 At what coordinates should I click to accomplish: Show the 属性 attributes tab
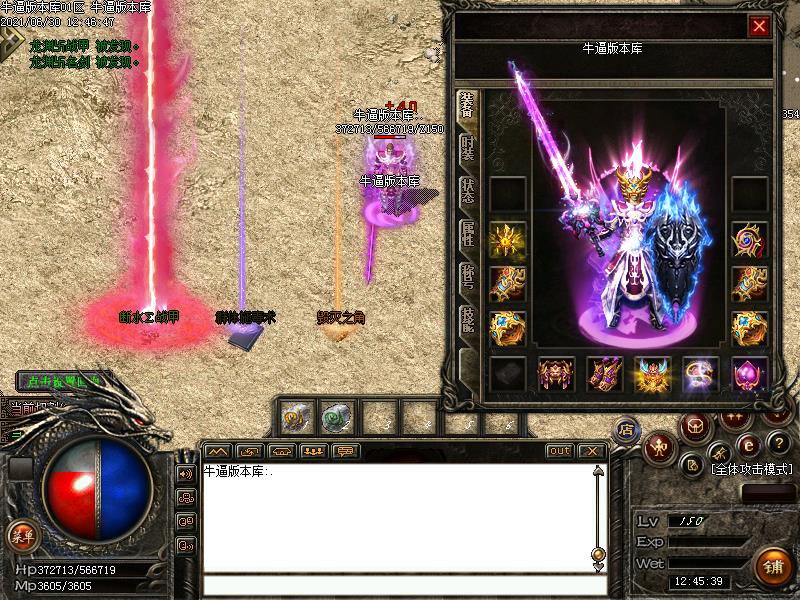(x=467, y=235)
